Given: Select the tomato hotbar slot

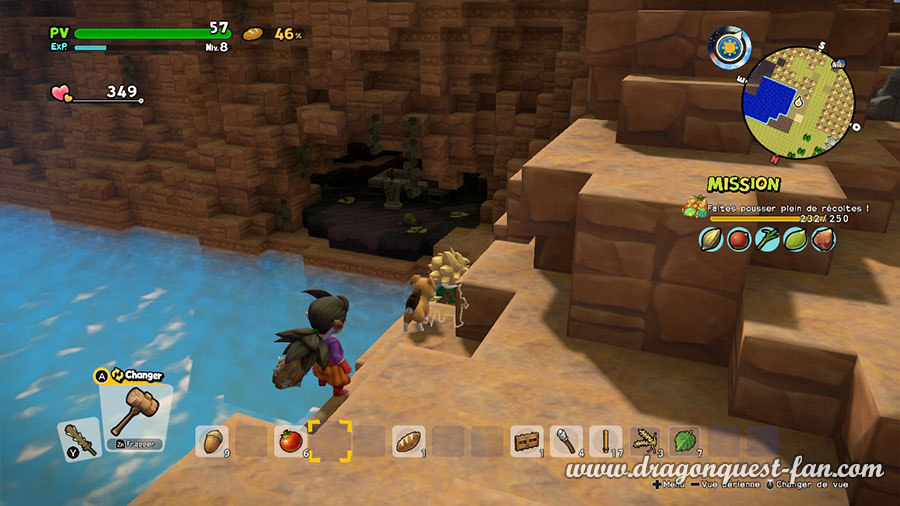Looking at the screenshot, I should (x=290, y=441).
